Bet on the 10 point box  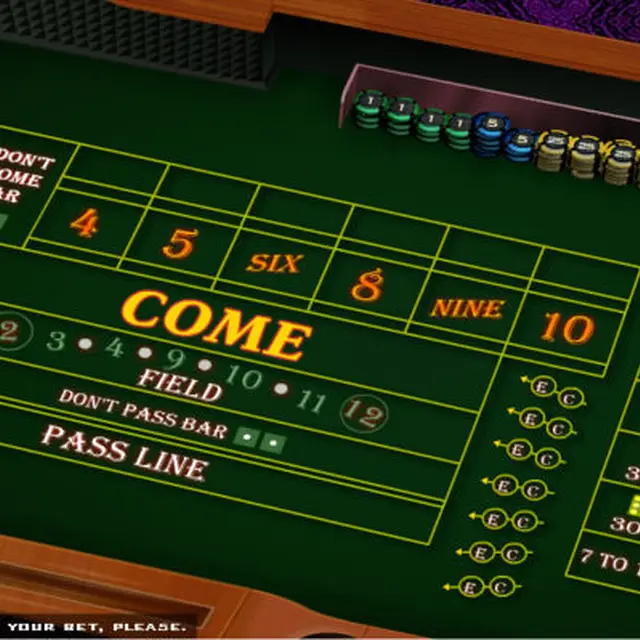(x=566, y=326)
